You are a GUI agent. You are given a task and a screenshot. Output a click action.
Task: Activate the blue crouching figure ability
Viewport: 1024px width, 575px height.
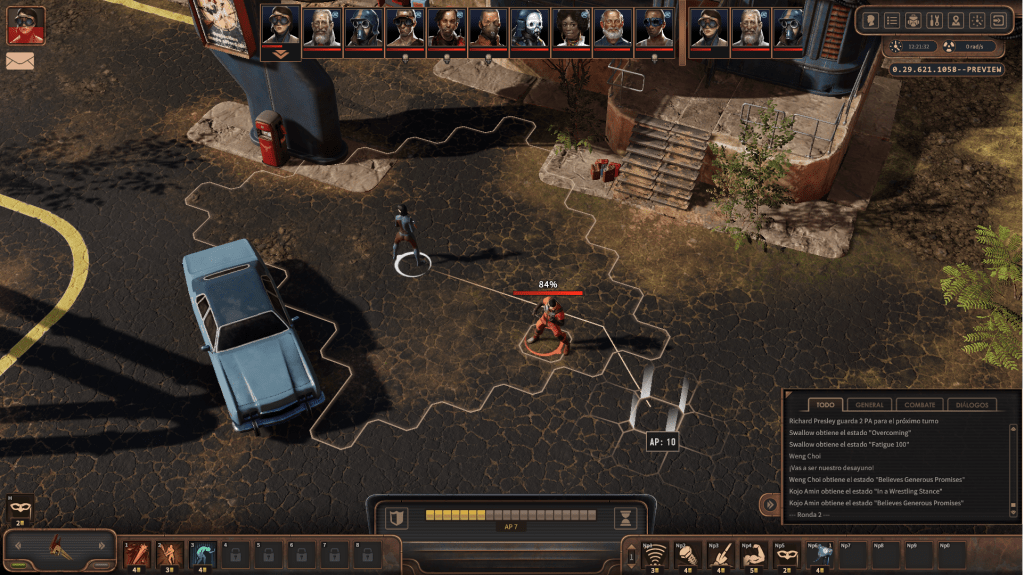(202, 552)
